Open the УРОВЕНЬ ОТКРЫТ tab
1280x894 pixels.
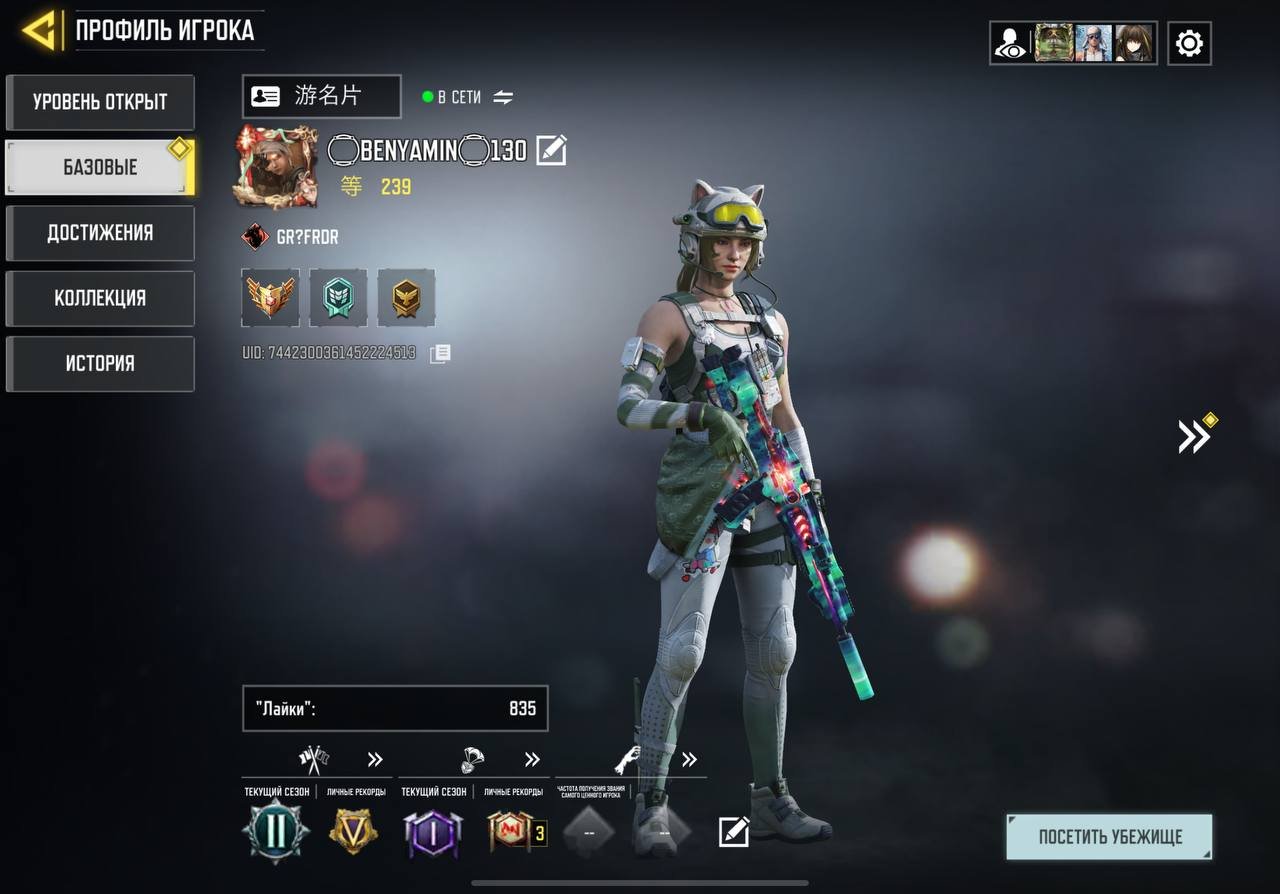click(100, 102)
